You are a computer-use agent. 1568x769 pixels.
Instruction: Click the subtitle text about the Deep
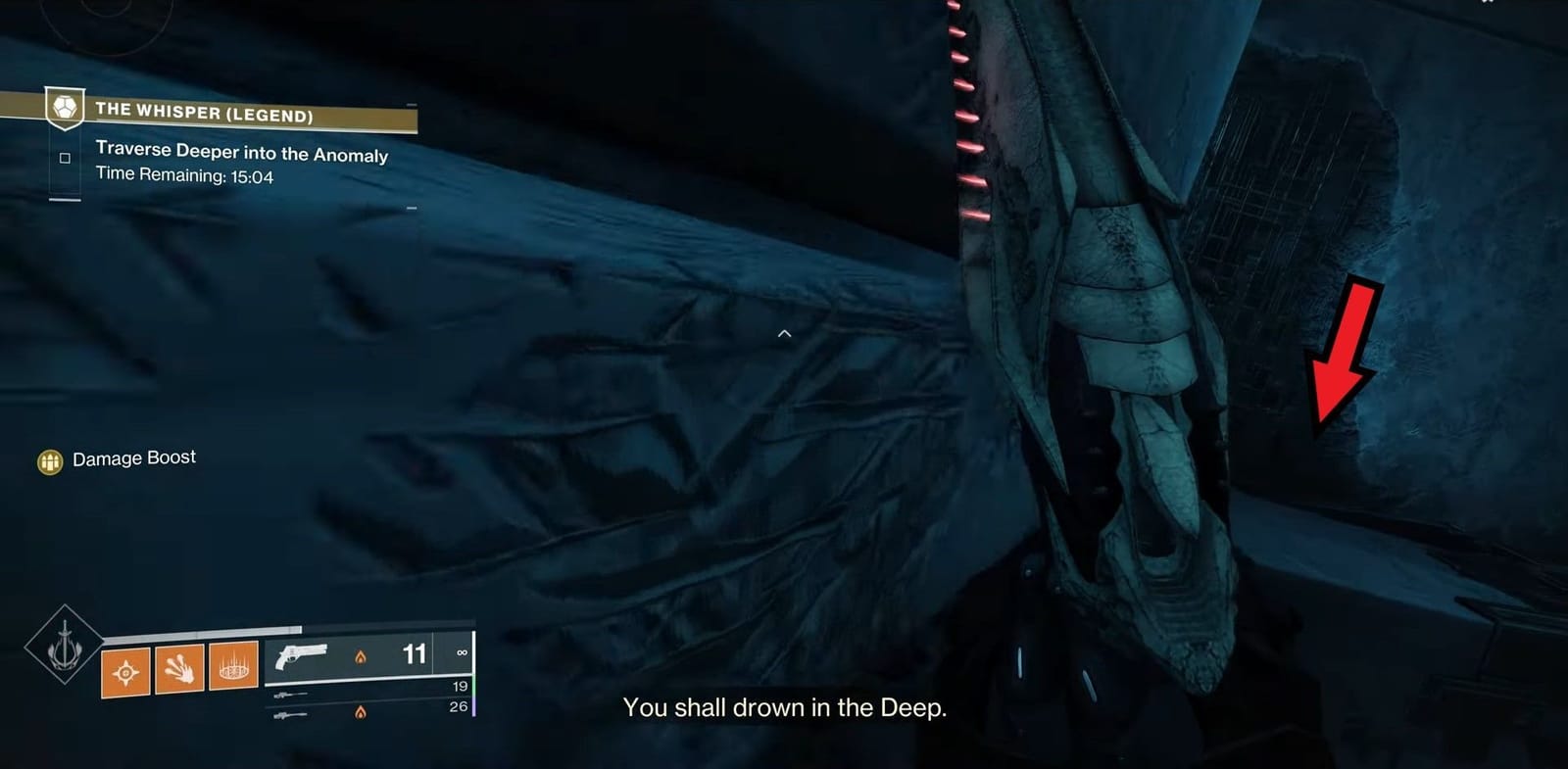point(783,708)
